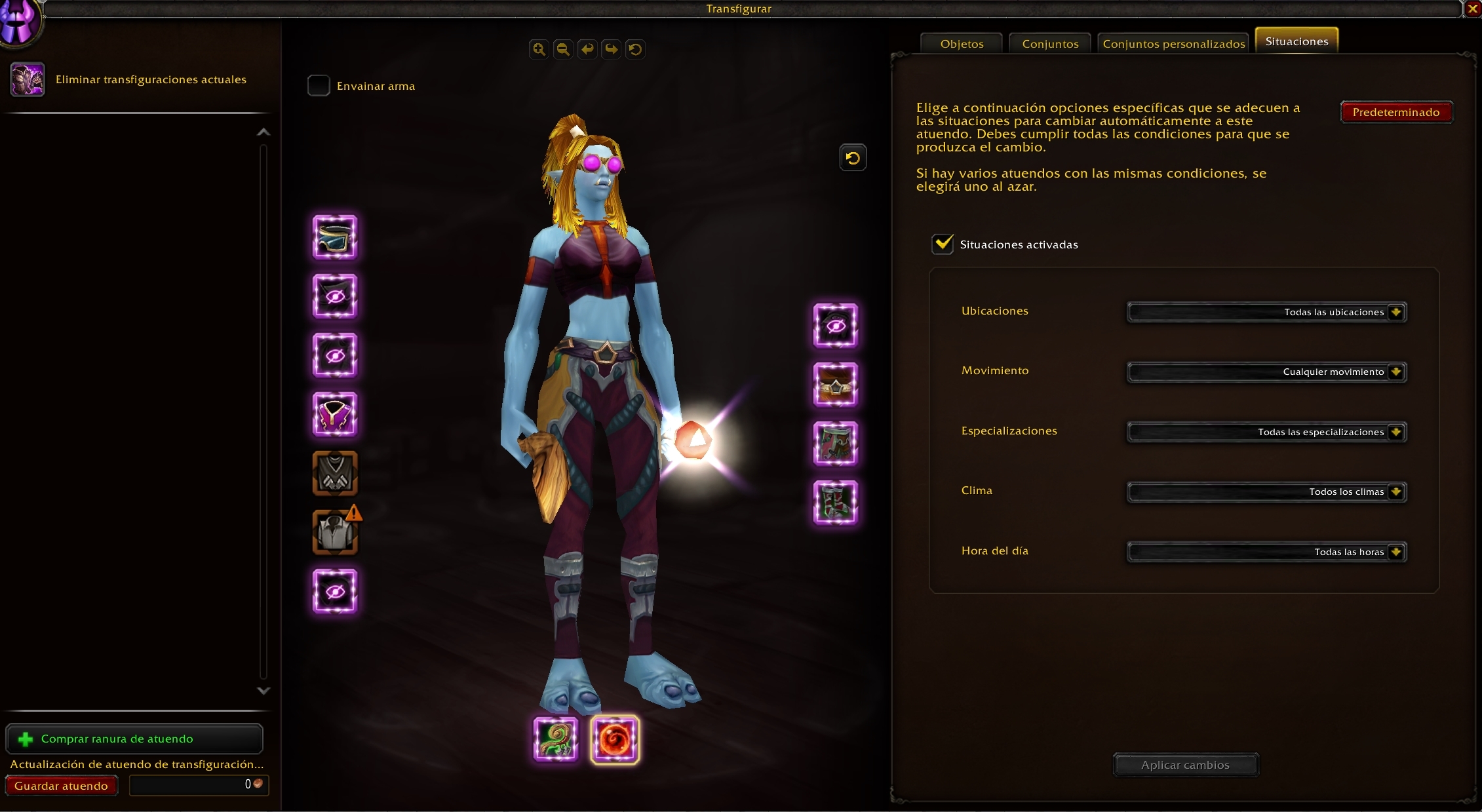The image size is (1482, 812).
Task: Click the Predeterminado button
Action: (x=1396, y=112)
